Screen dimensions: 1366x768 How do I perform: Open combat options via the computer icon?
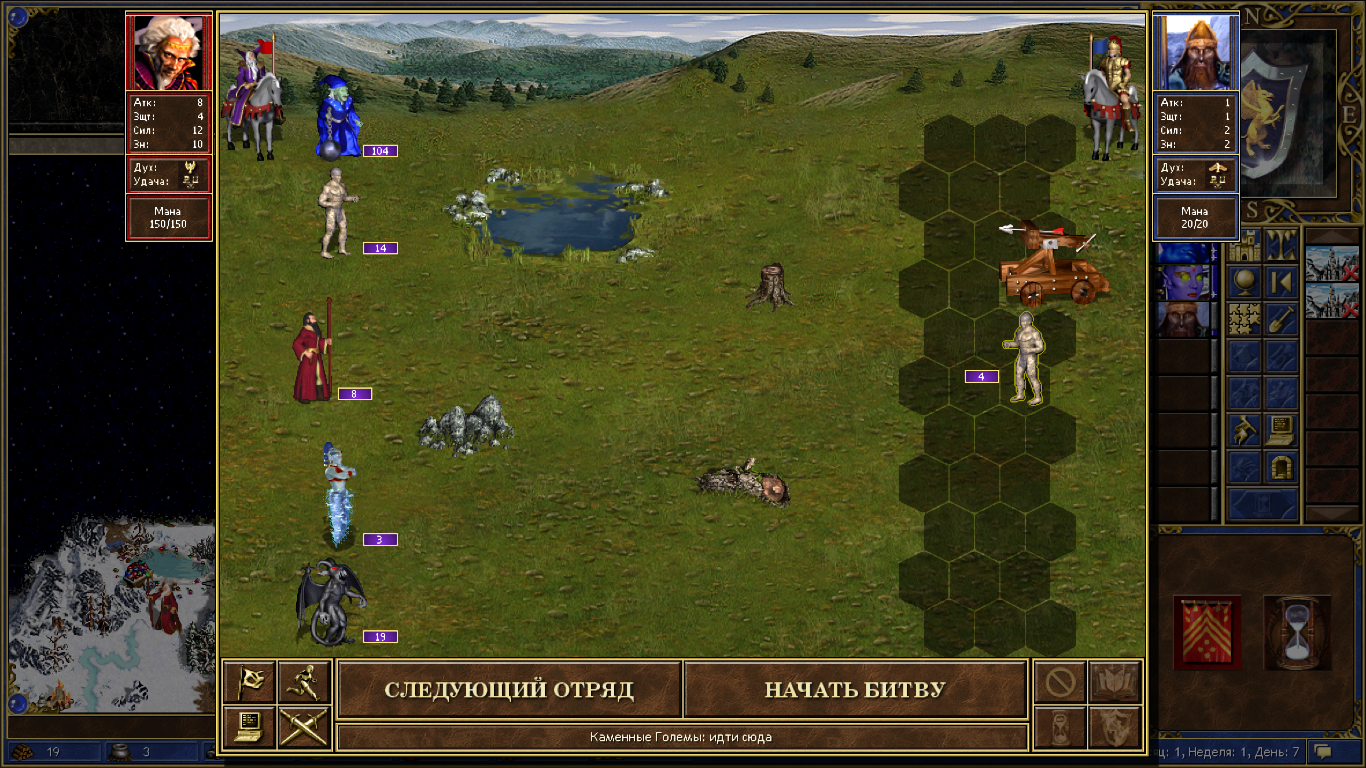click(x=249, y=727)
